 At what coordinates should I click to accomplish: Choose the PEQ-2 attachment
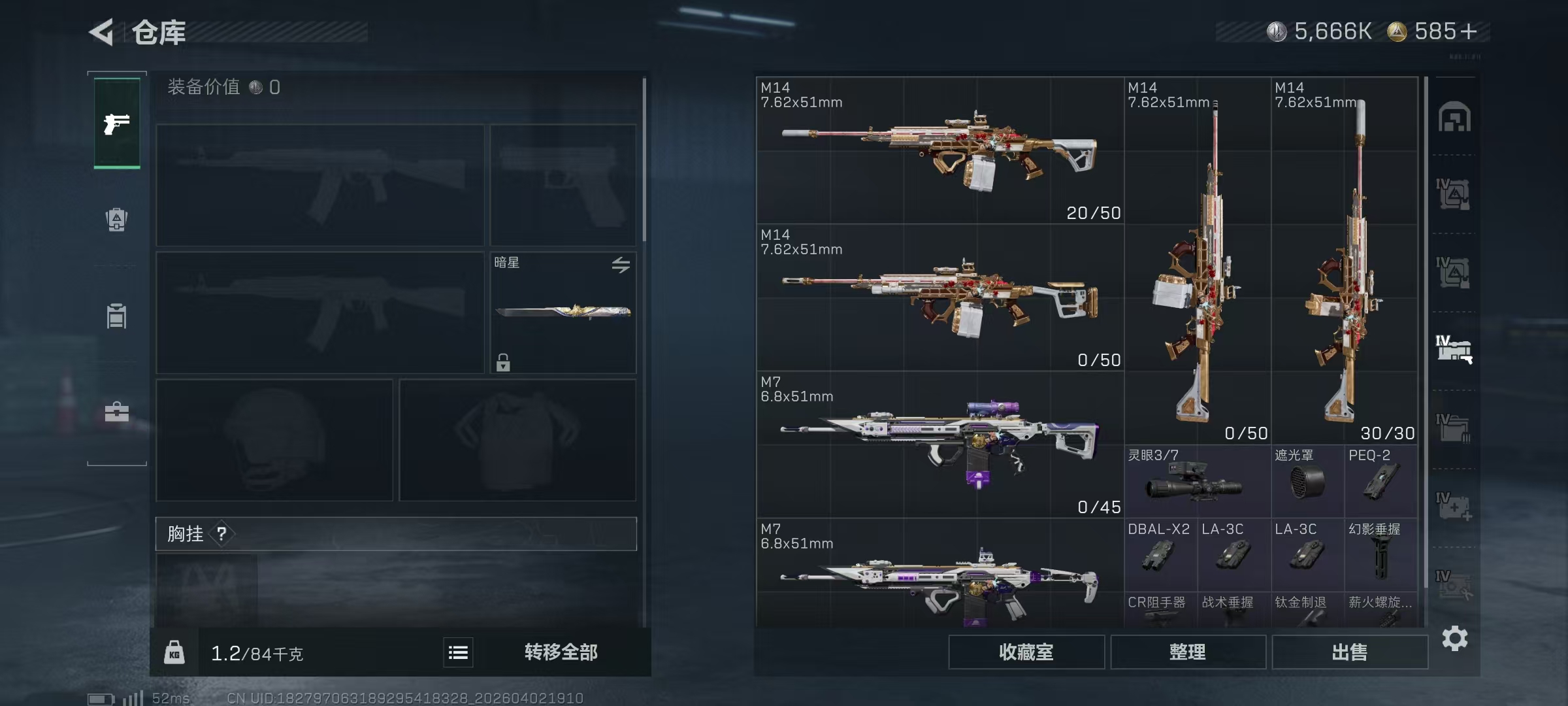[x=1380, y=482]
